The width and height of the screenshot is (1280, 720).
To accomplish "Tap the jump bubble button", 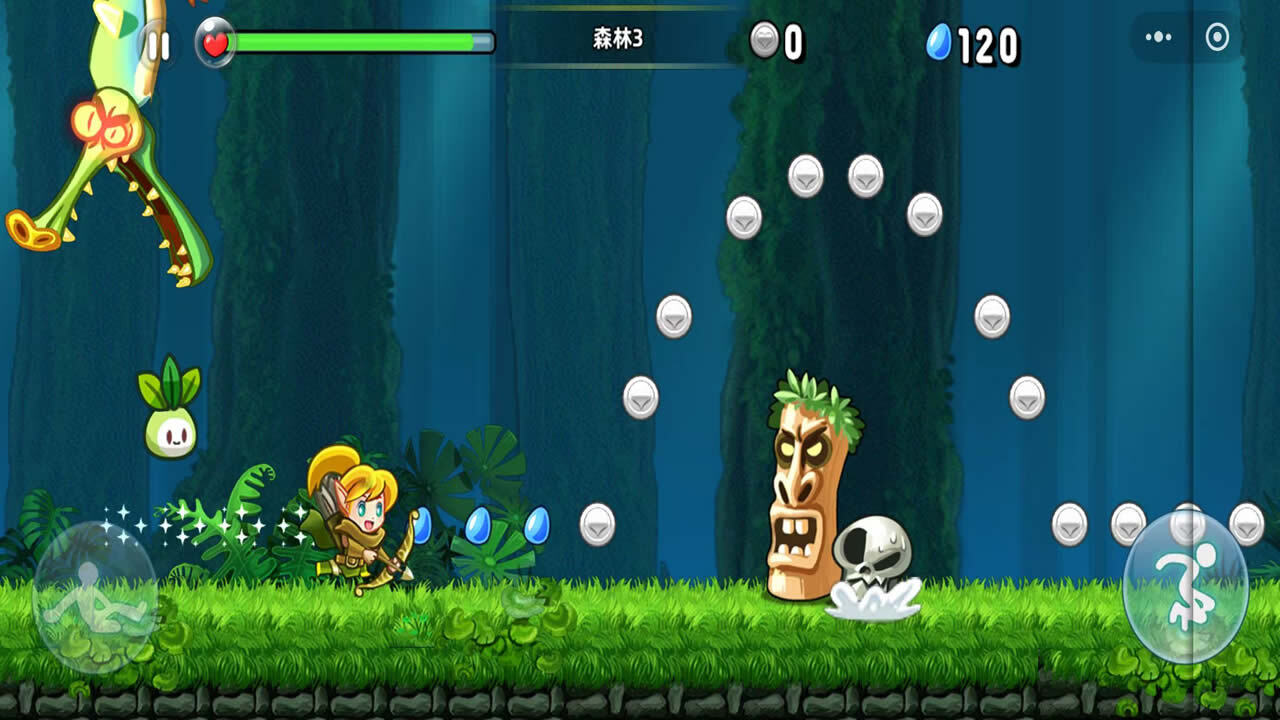I will pos(1185,587).
